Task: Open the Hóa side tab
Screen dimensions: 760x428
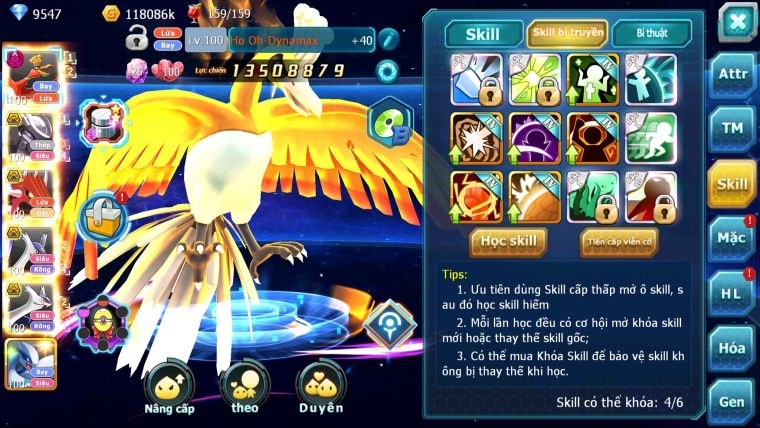Action: (732, 347)
